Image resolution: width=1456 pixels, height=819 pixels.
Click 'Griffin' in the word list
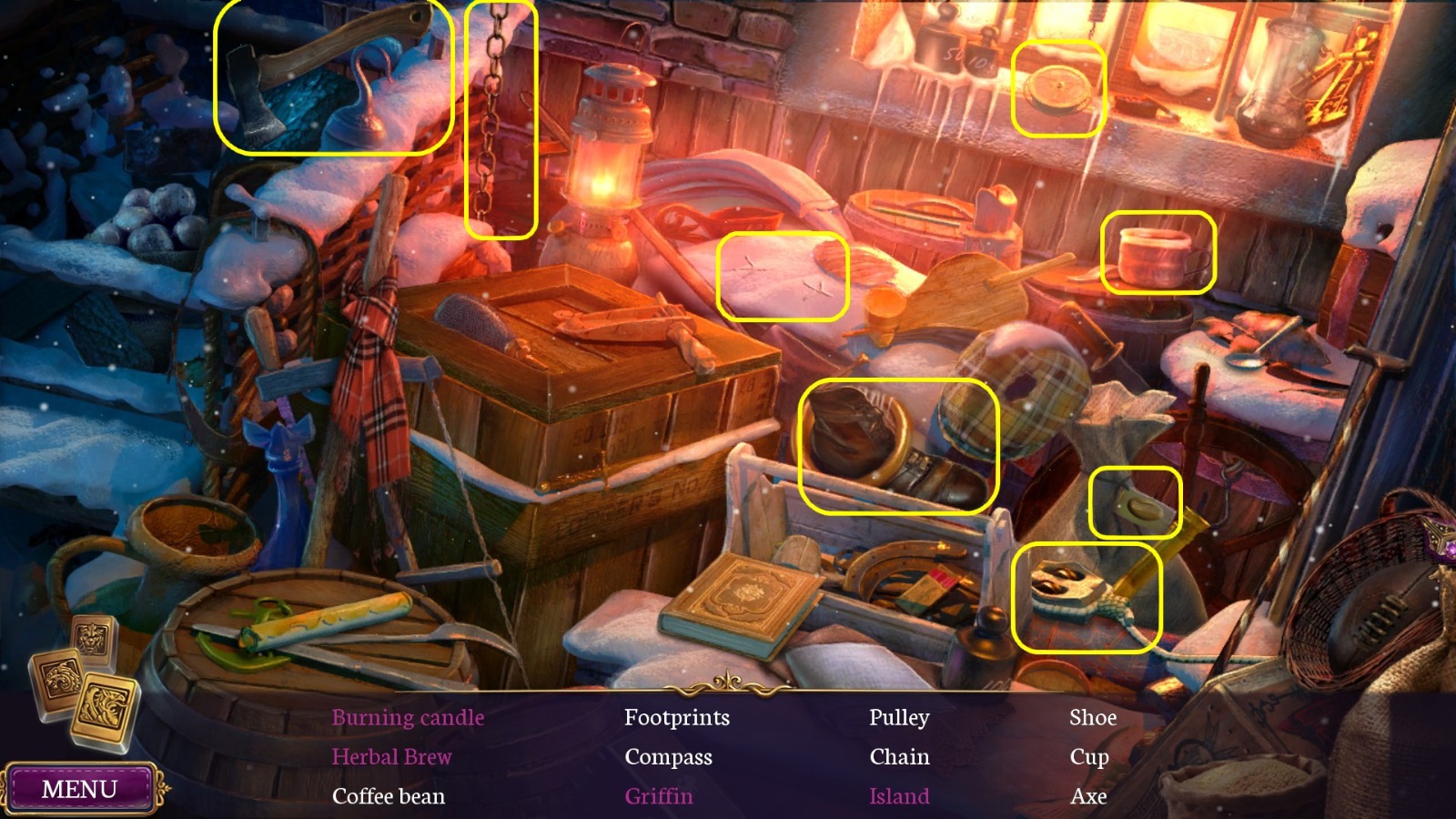658,796
